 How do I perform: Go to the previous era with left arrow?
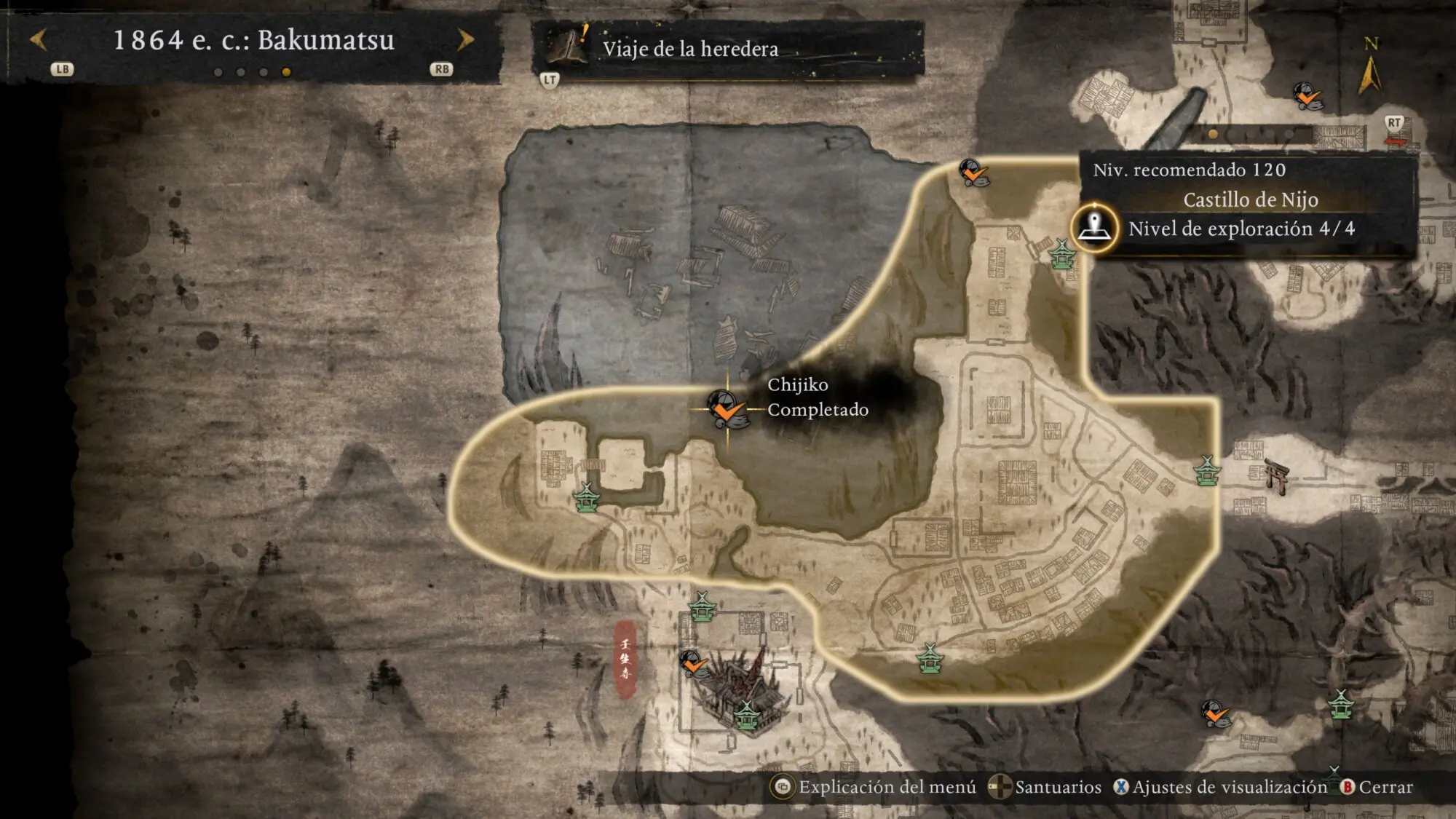coord(39,40)
